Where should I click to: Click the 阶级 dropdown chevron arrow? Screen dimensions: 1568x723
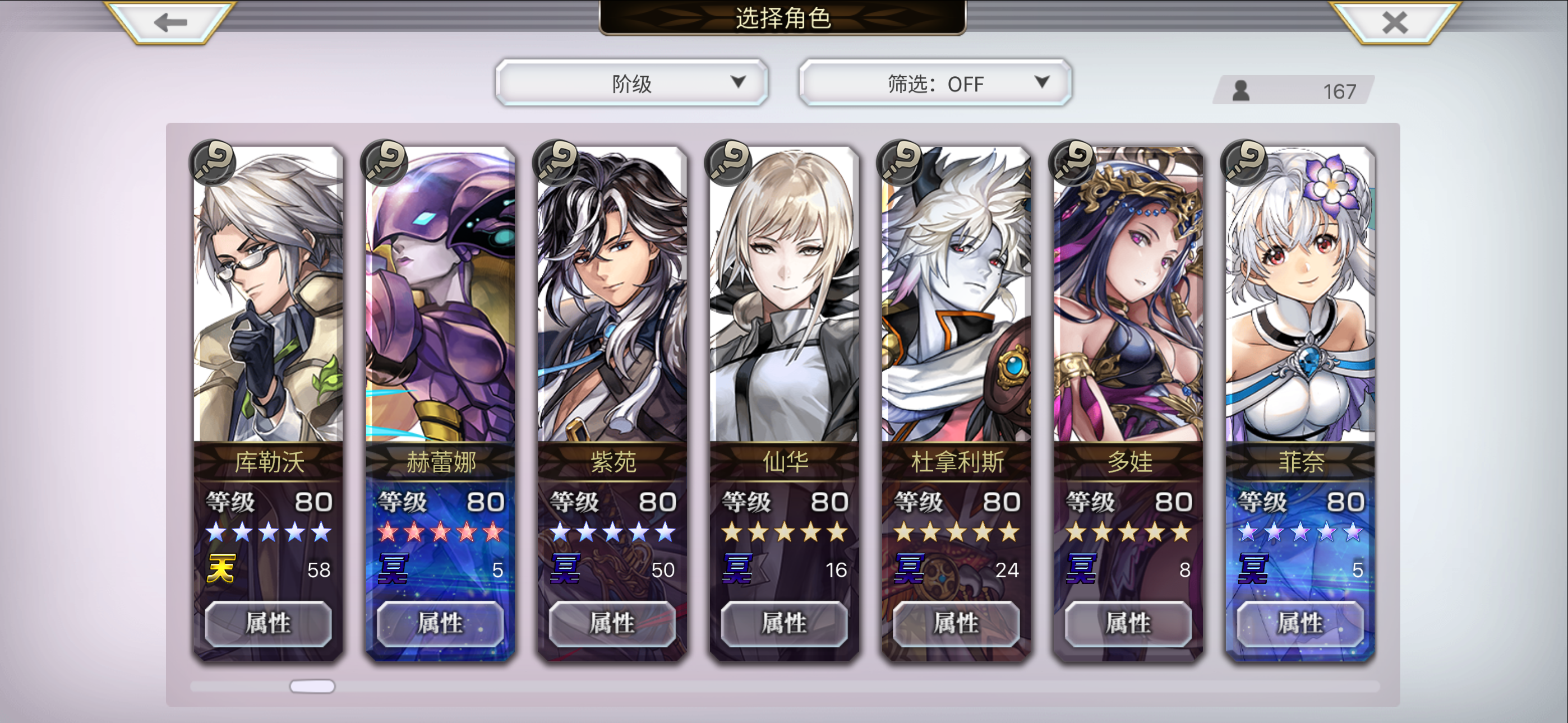[739, 84]
